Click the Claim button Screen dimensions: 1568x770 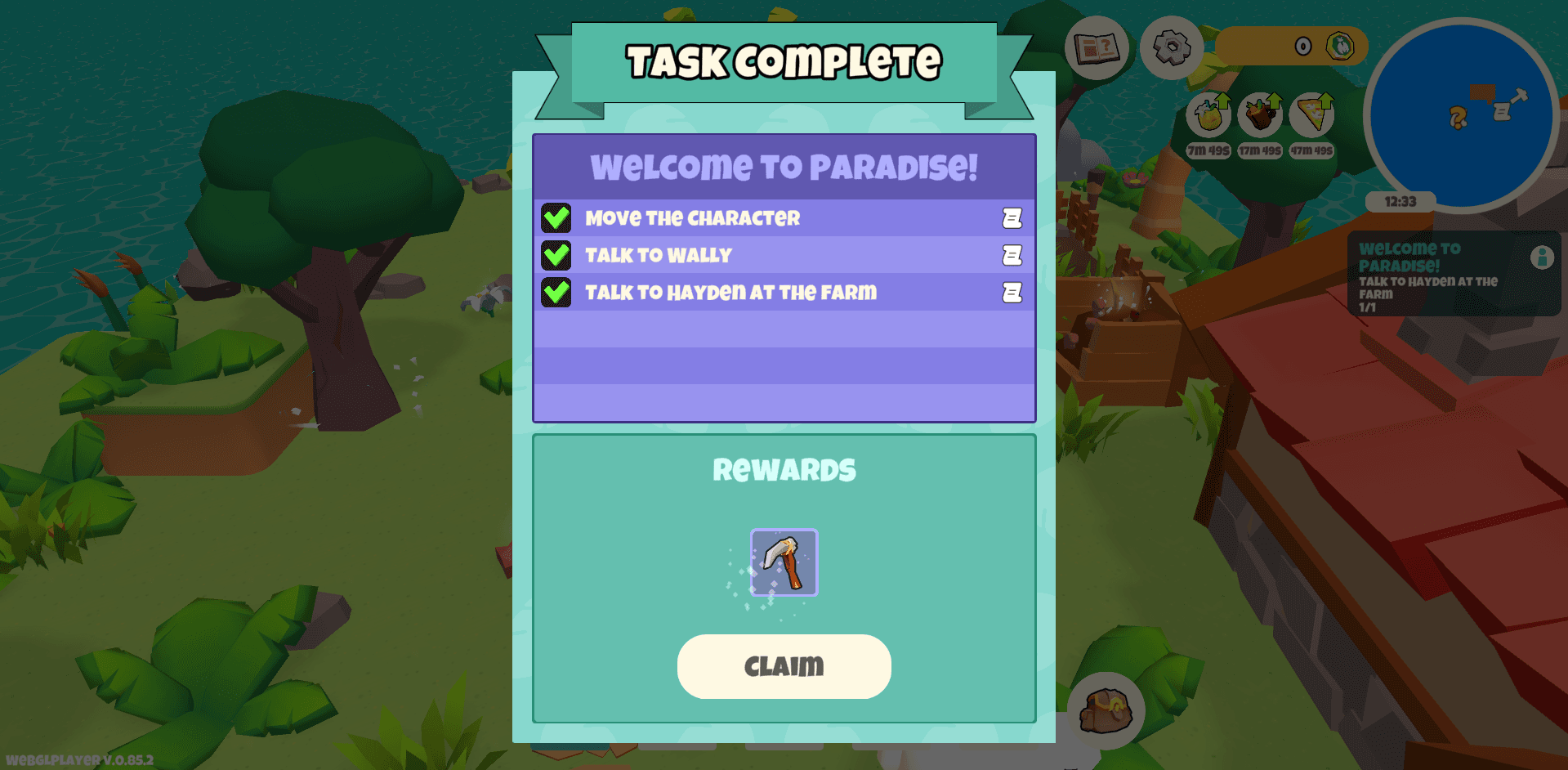click(784, 666)
